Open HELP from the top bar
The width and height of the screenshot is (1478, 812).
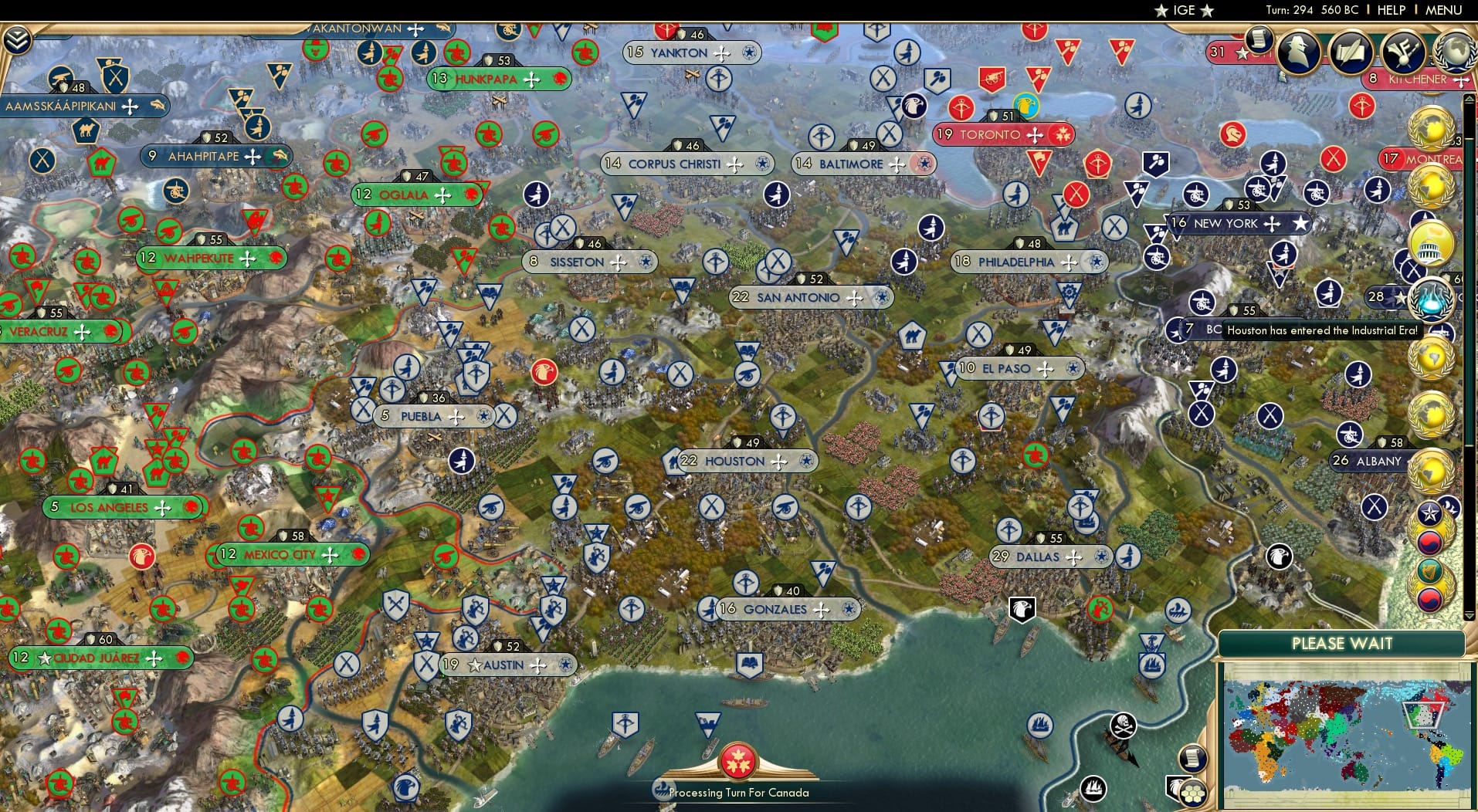click(1390, 10)
